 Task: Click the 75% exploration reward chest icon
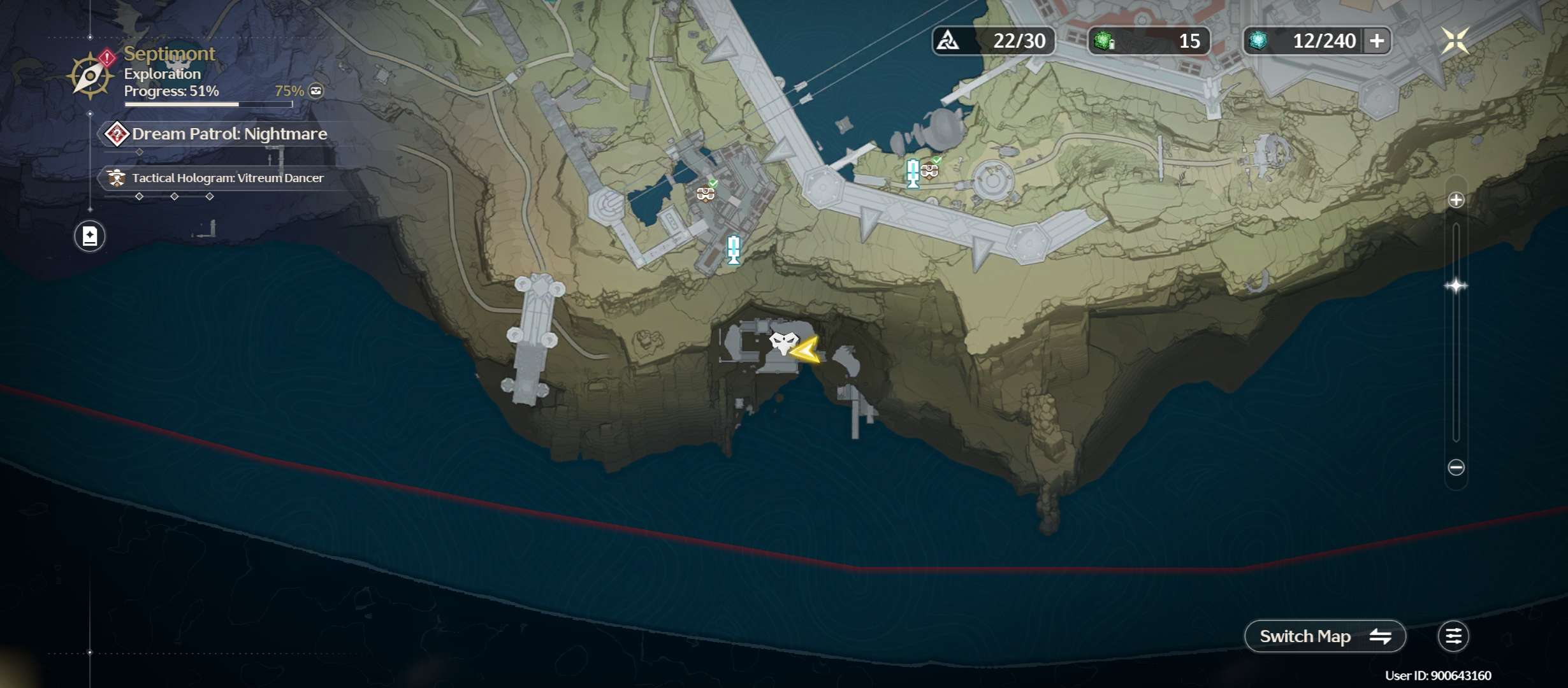coord(316,91)
